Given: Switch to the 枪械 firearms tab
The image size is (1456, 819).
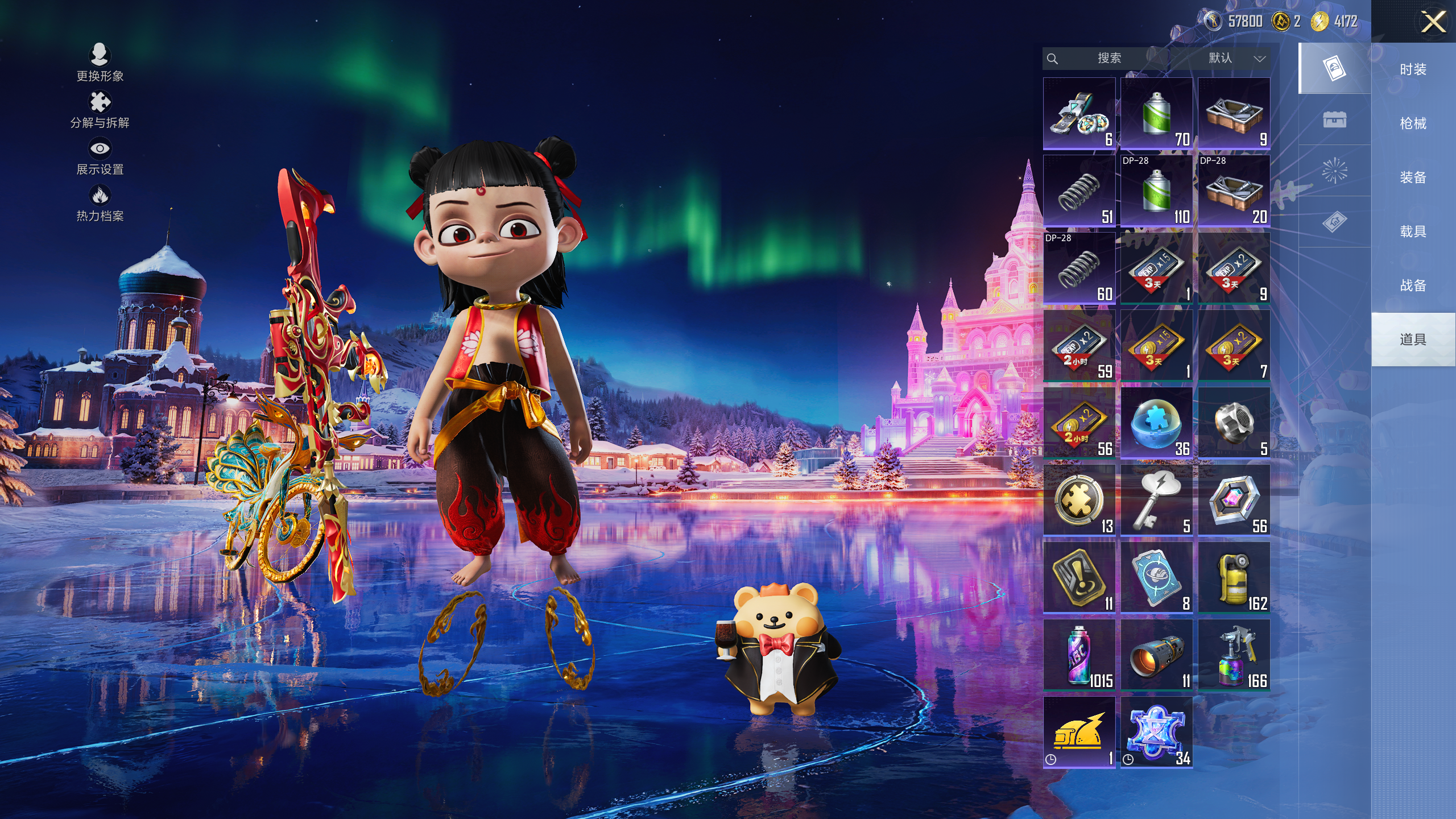Looking at the screenshot, I should click(1413, 123).
